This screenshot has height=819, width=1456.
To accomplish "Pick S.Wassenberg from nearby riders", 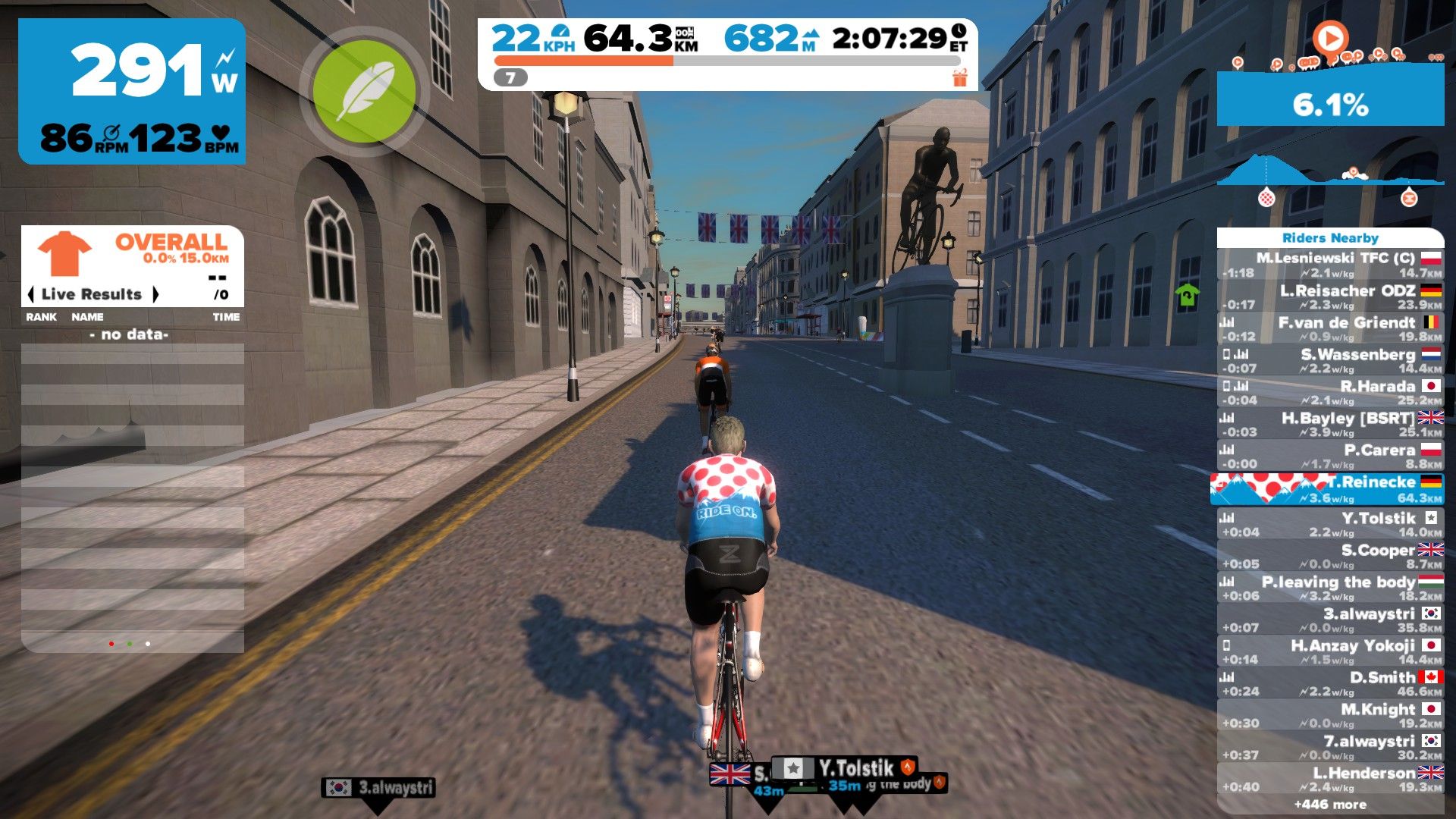I will (x=1330, y=360).
